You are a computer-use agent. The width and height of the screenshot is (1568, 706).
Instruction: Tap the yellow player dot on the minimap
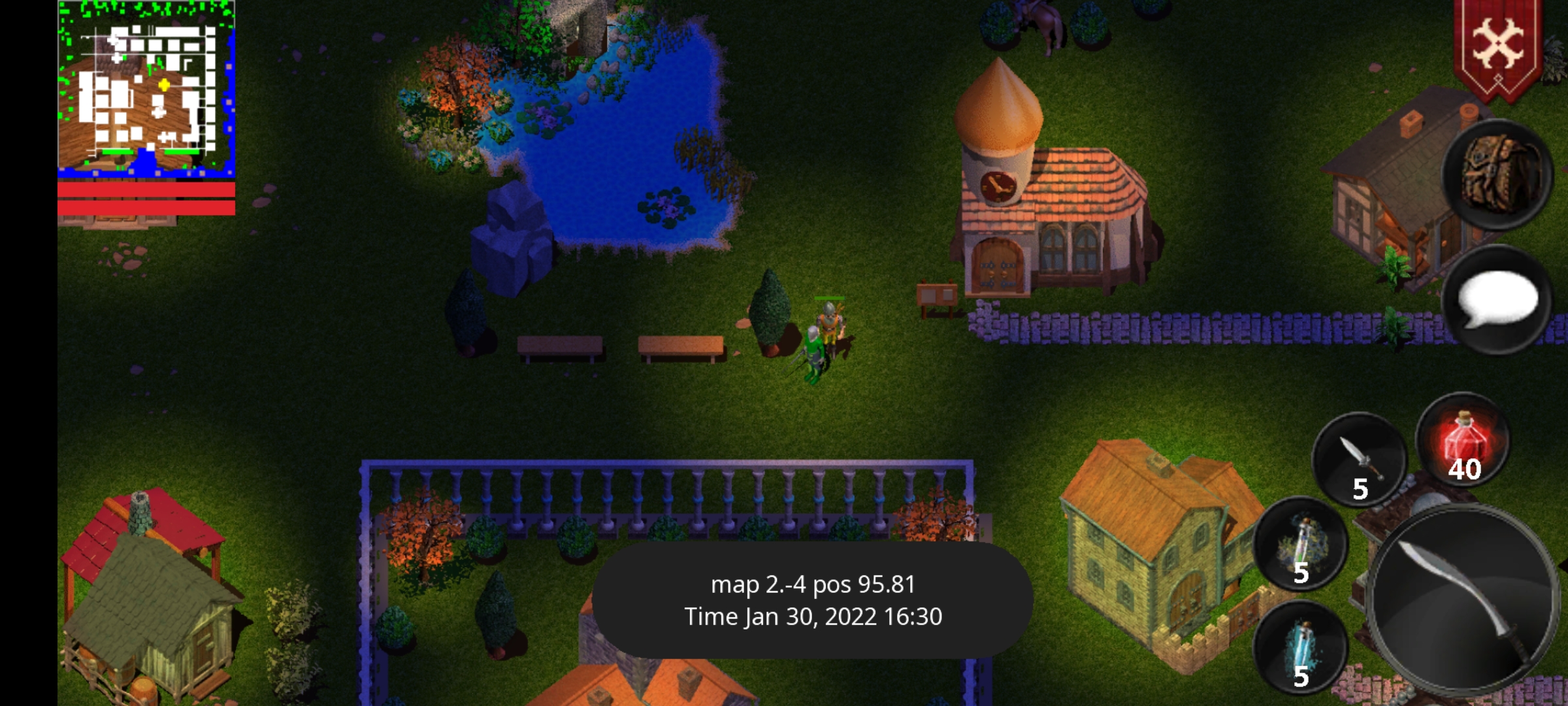(x=163, y=84)
